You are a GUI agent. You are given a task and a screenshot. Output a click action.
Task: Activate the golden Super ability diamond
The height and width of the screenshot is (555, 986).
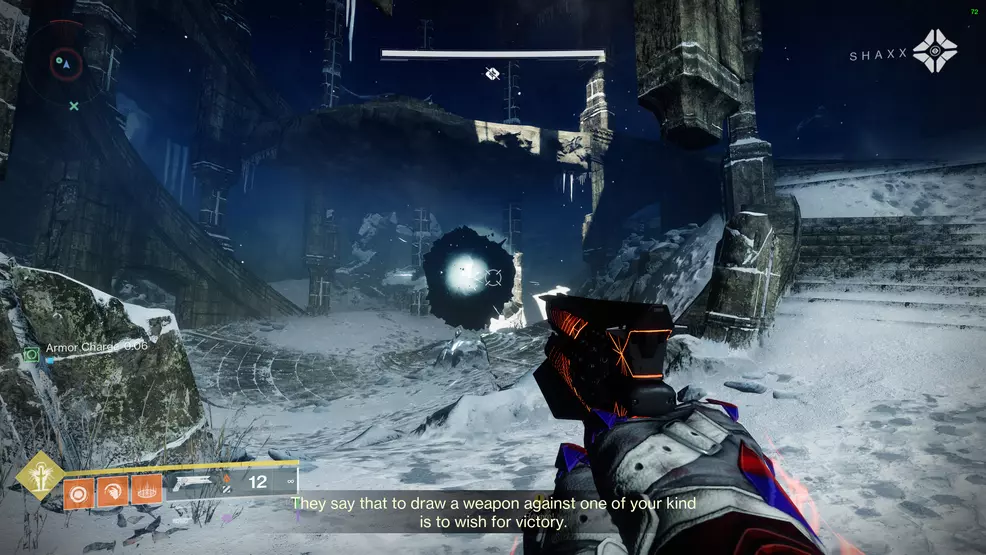pos(40,476)
